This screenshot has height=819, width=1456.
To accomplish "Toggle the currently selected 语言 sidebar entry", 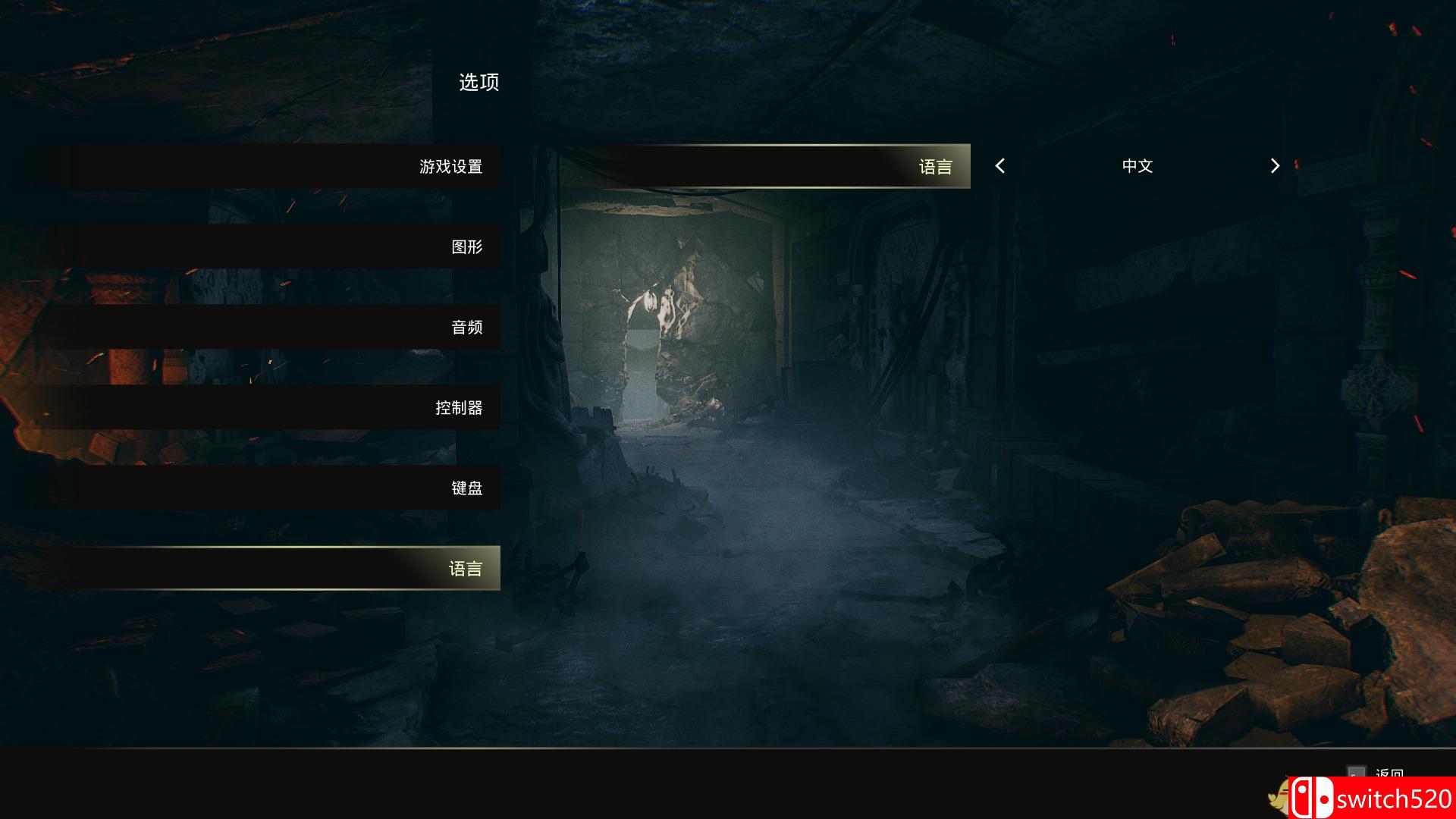I will 466,568.
